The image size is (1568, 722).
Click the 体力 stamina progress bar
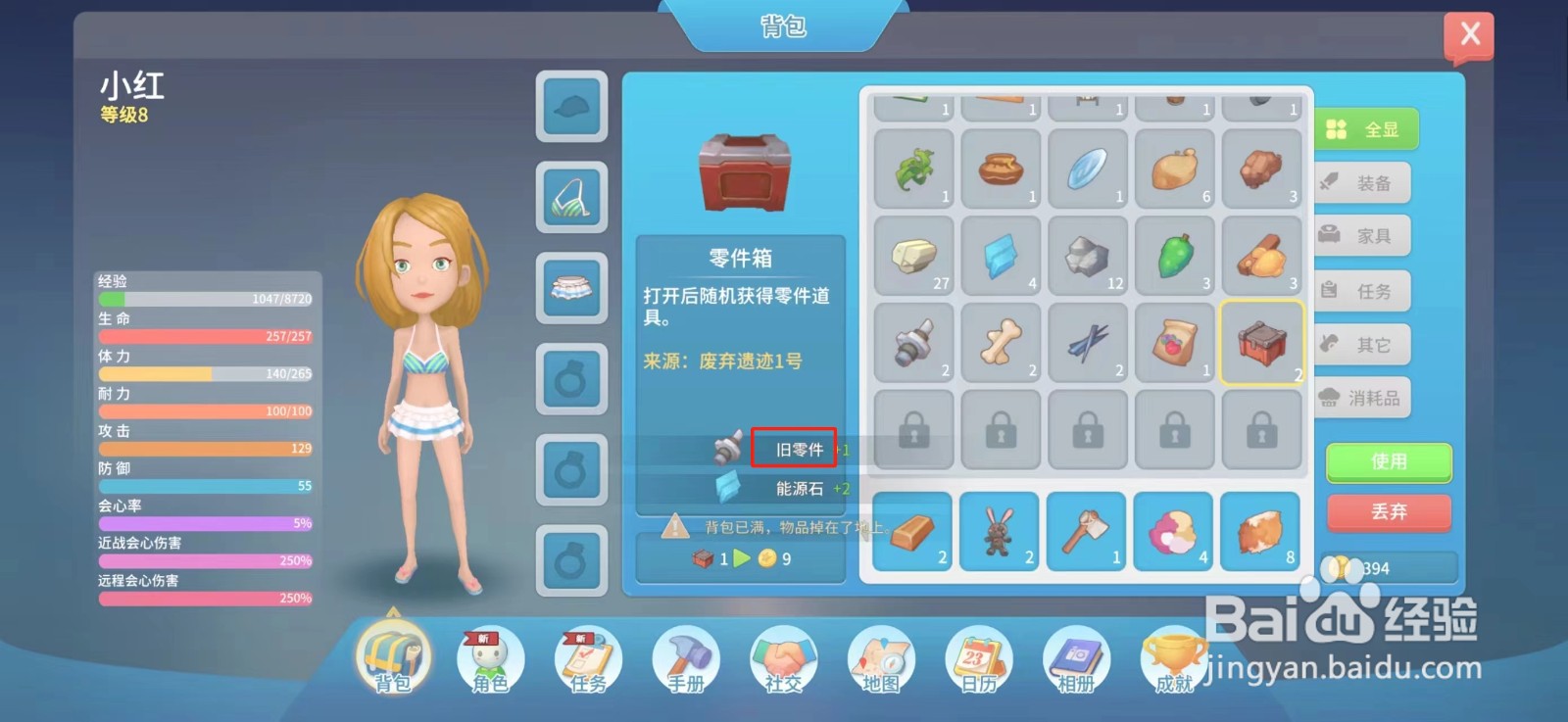(206, 373)
